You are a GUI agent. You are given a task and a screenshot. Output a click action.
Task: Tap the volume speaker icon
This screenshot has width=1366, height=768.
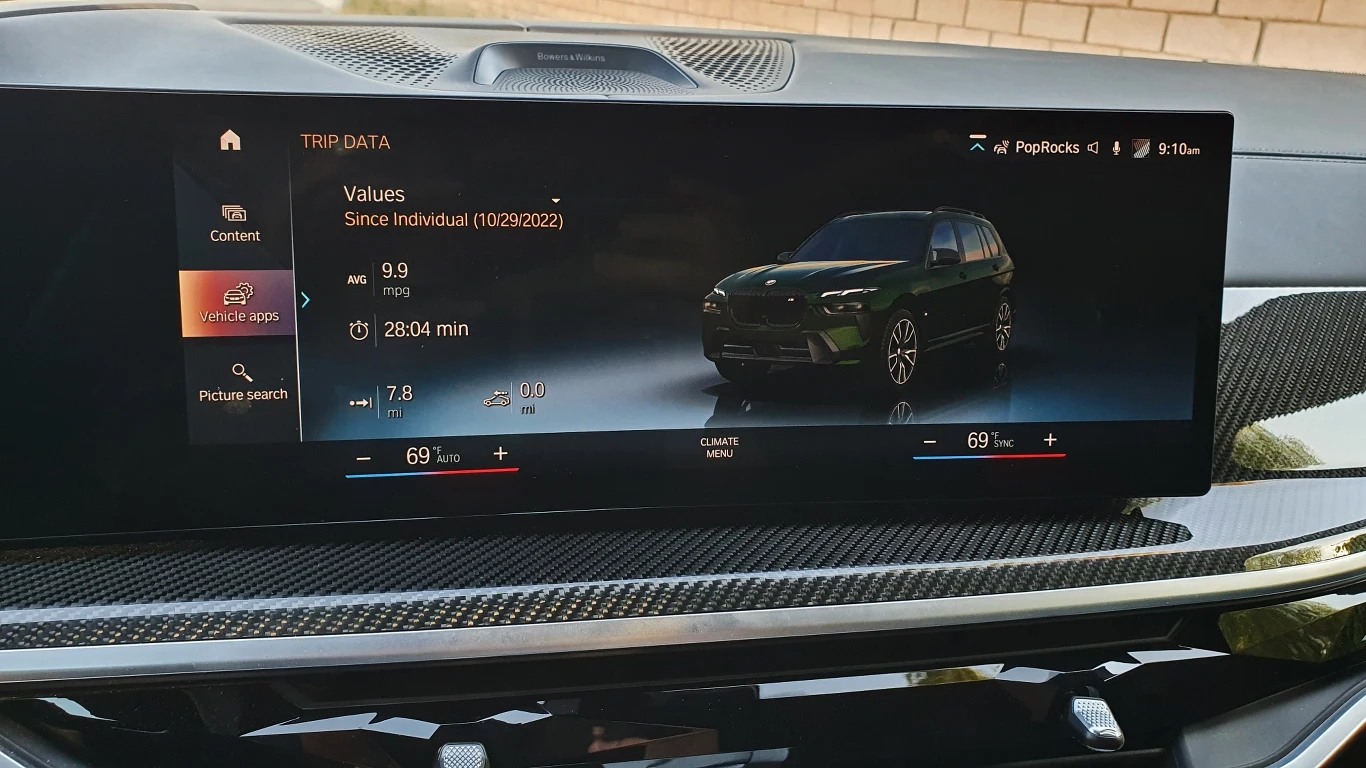tap(1093, 147)
